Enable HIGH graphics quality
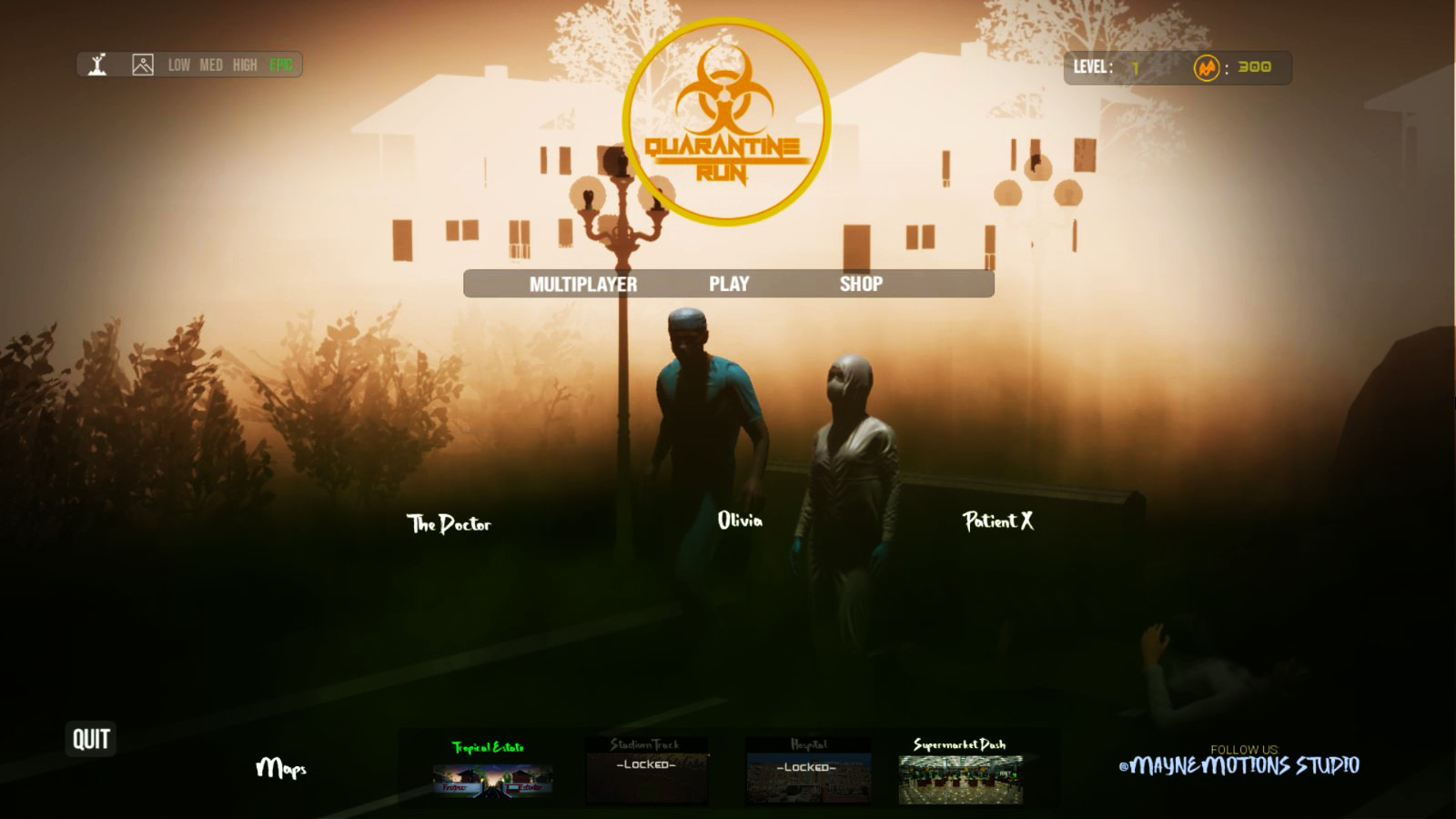Screen dimensions: 1456x819 244,65
